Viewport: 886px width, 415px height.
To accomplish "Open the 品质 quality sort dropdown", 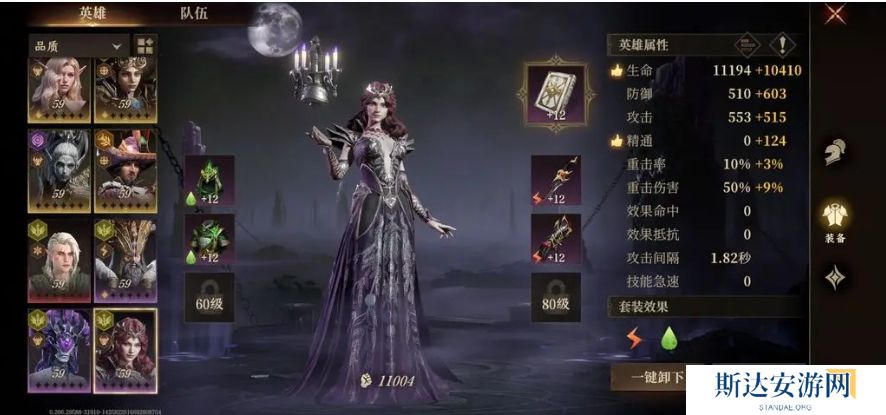I will point(79,46).
